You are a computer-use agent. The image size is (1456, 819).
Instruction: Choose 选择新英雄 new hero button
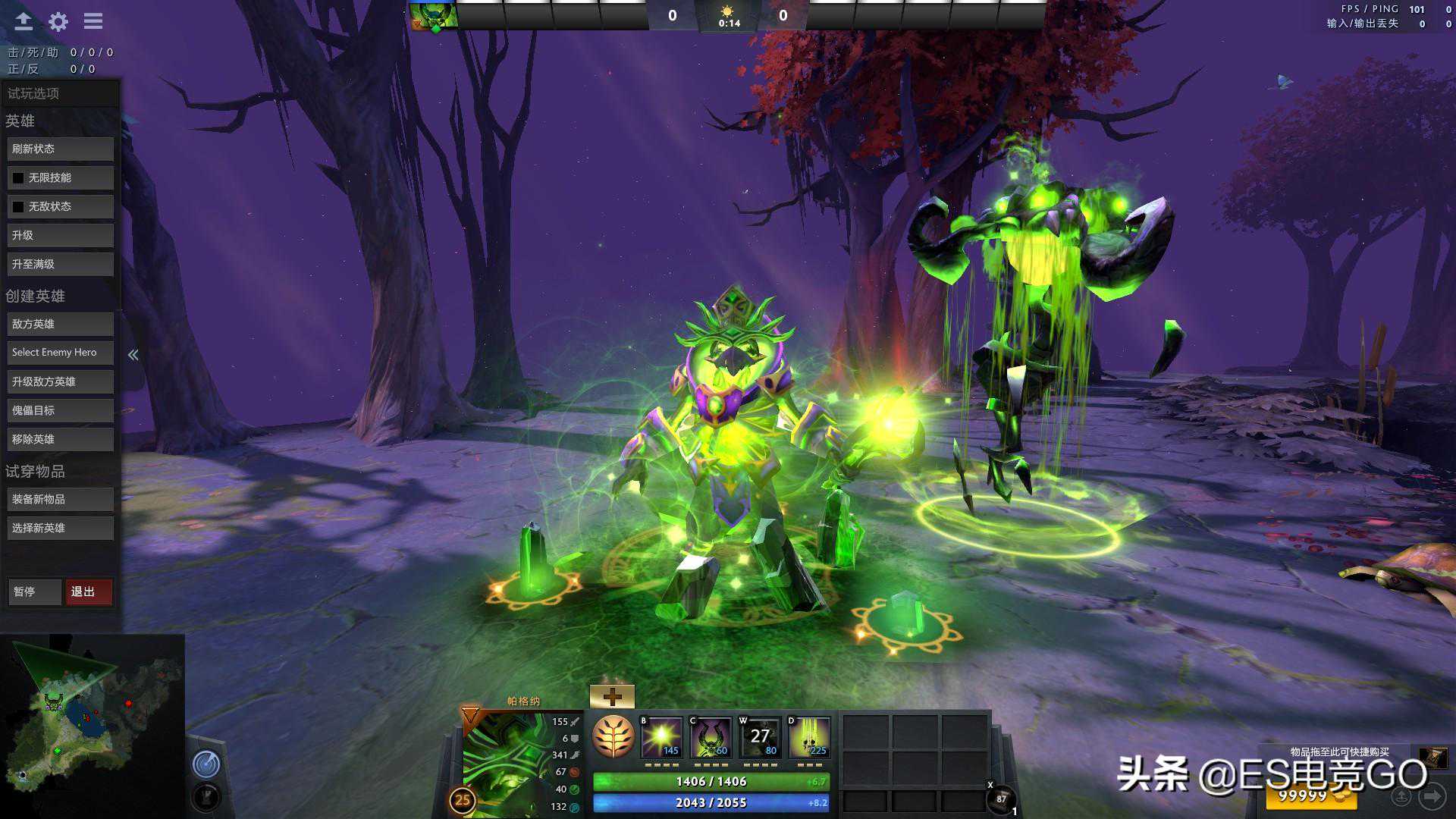pyautogui.click(x=60, y=529)
